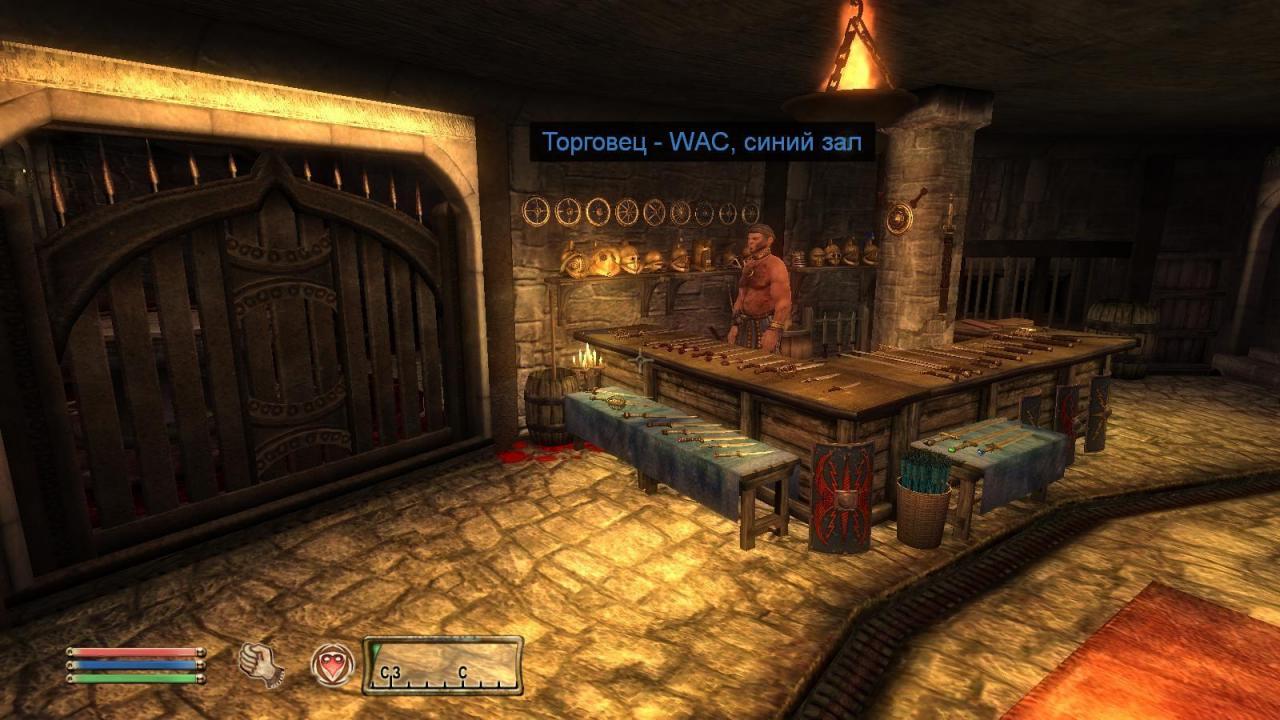Click the equipped fist weapon icon
This screenshot has width=1280, height=720.
pos(260,664)
